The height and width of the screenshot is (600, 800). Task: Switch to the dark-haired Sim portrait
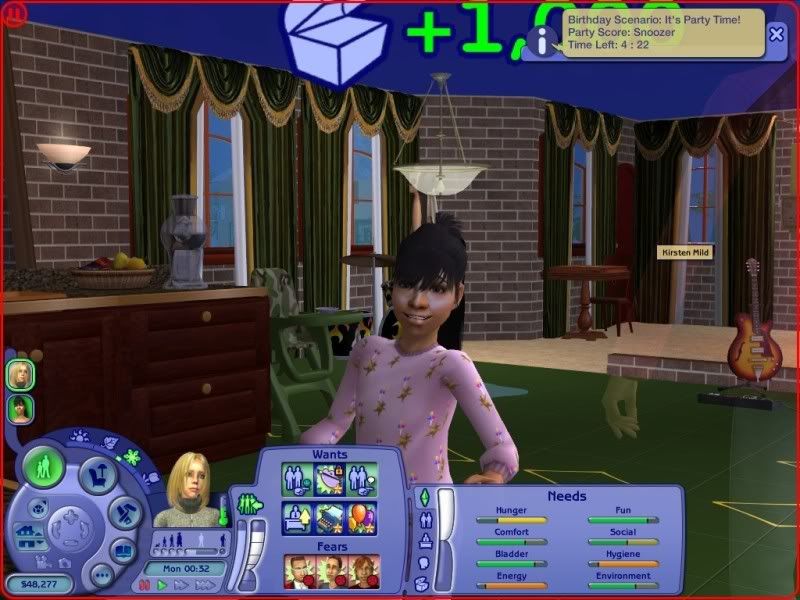(19, 408)
